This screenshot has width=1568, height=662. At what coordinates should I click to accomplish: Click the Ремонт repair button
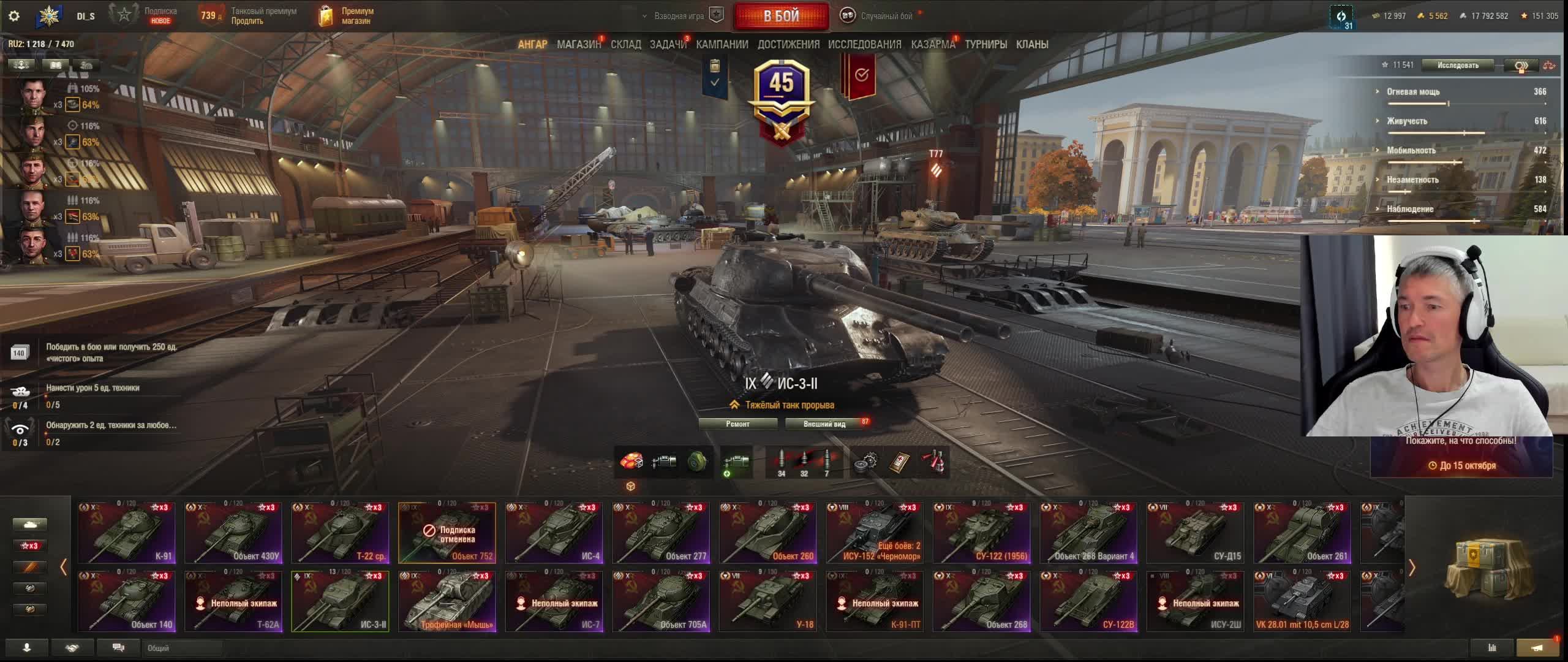[737, 424]
